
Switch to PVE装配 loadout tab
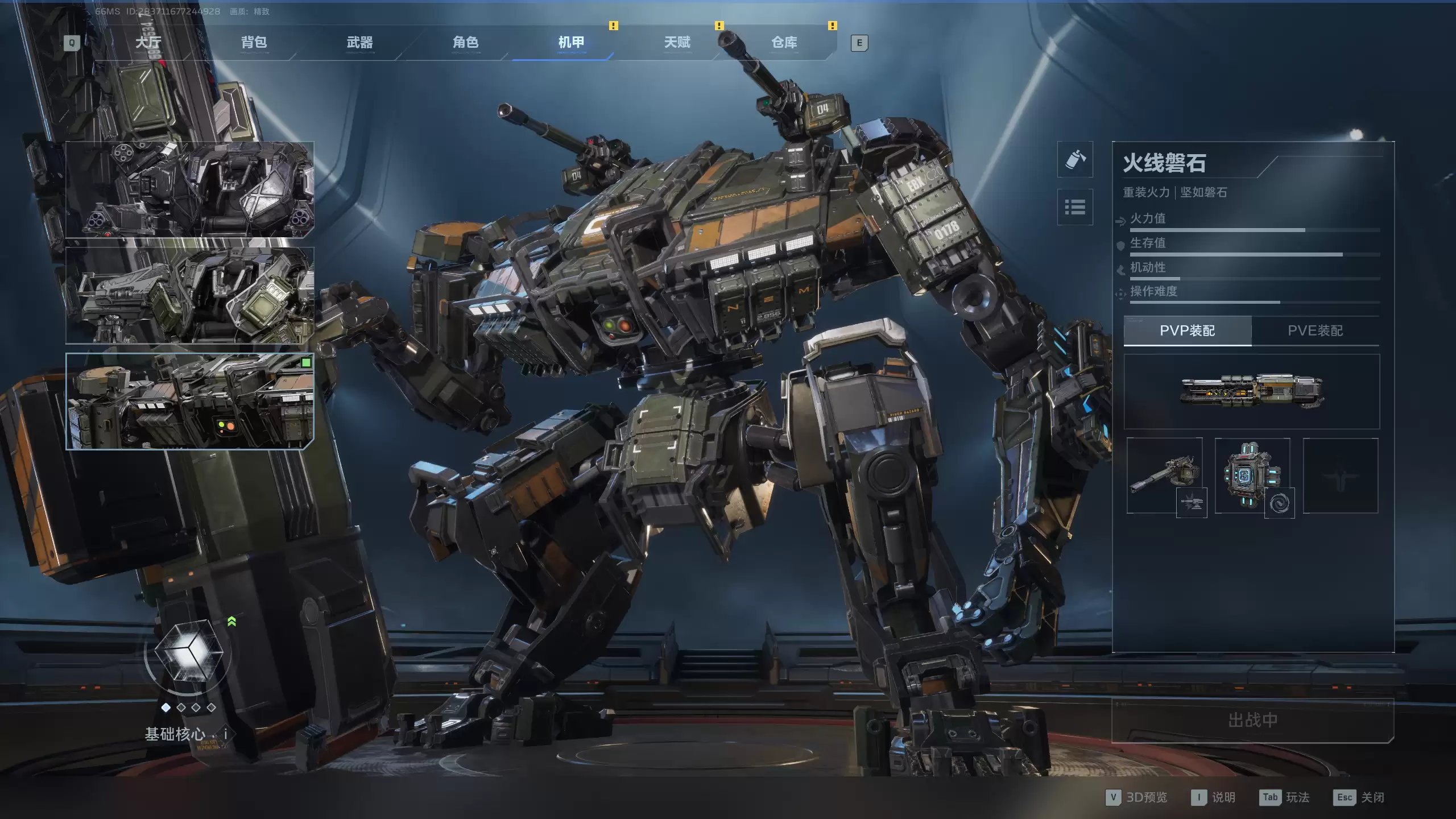[1315, 330]
